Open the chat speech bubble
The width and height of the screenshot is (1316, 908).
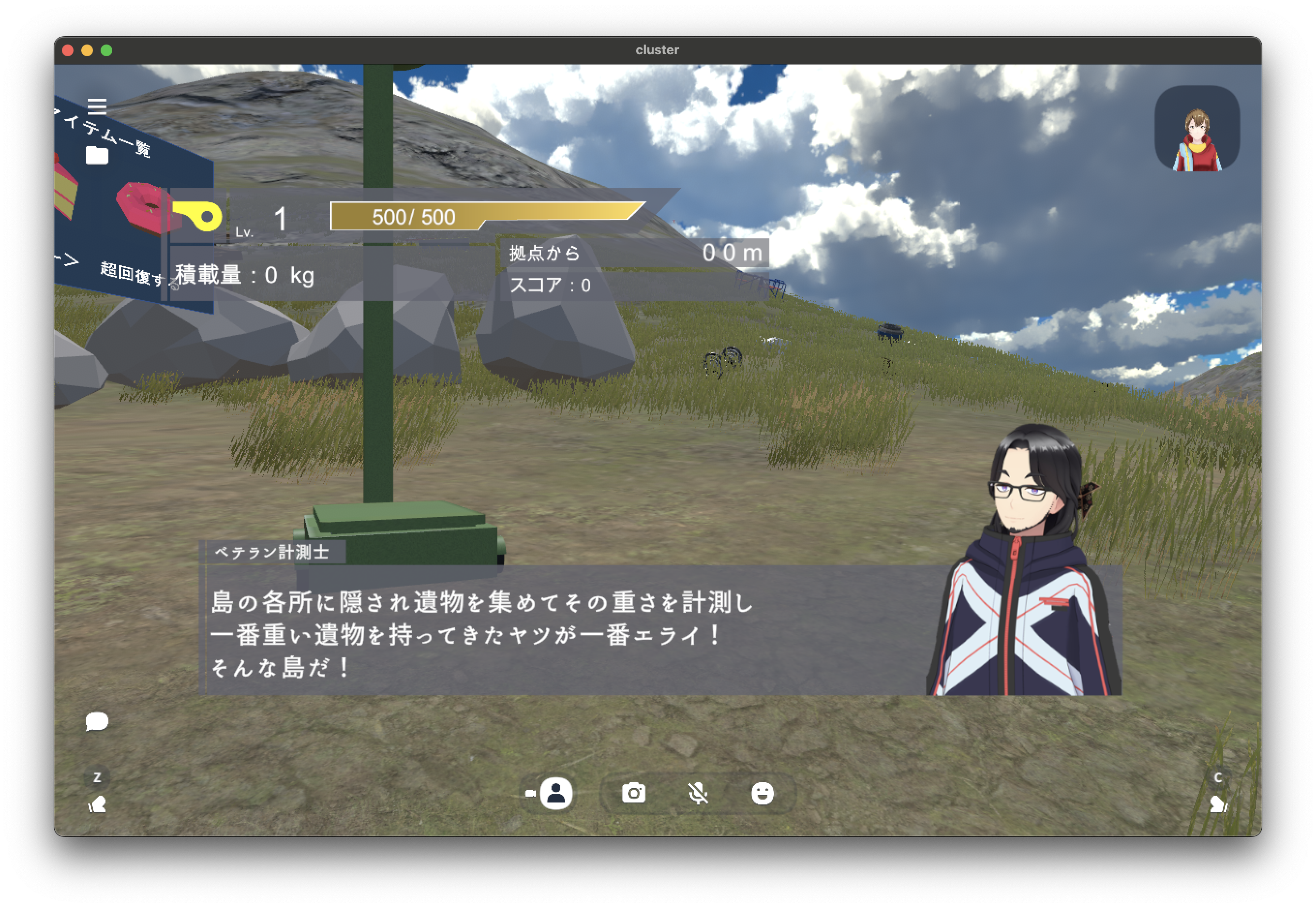(97, 721)
